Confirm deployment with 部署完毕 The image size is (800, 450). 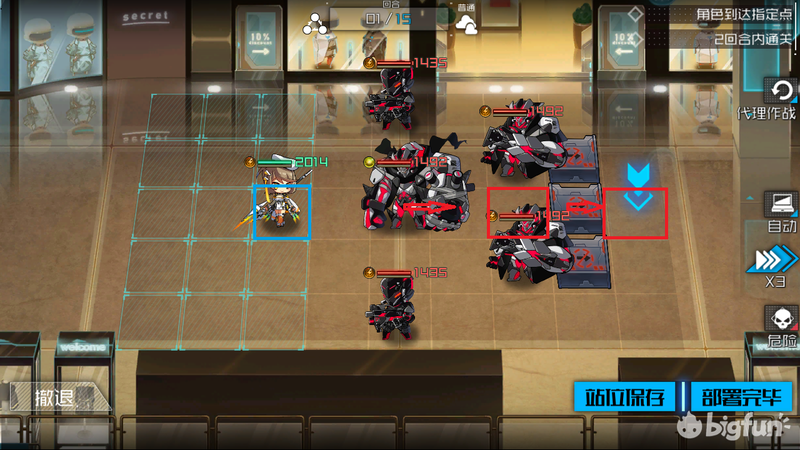point(739,396)
